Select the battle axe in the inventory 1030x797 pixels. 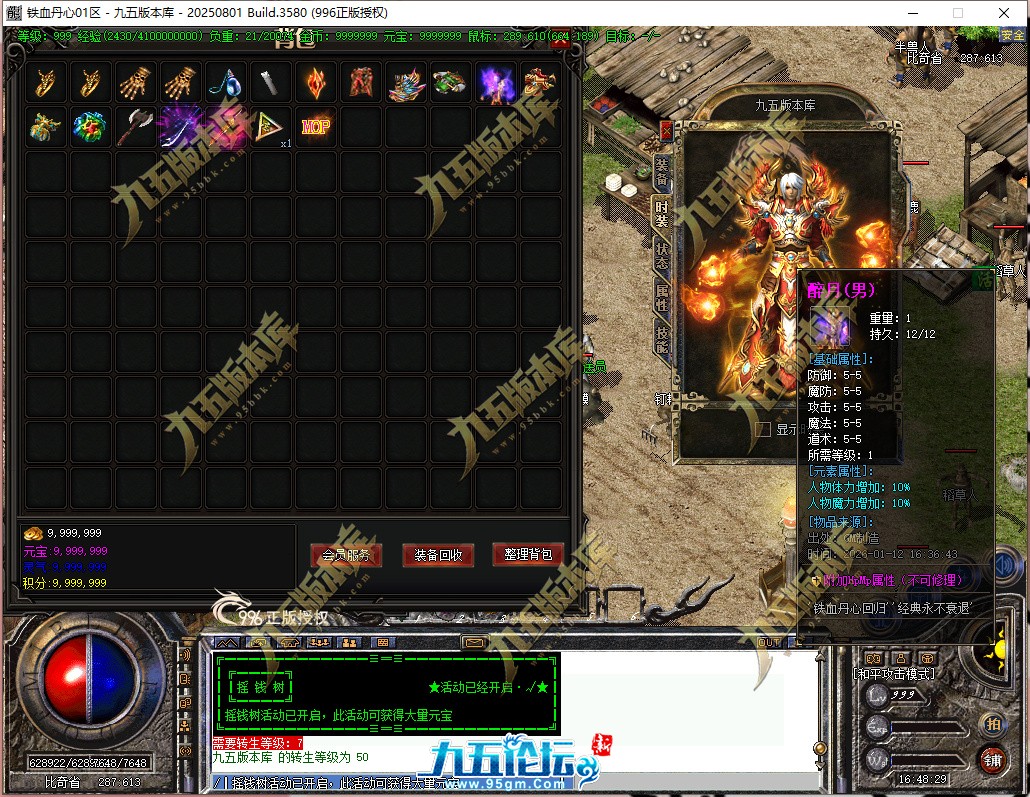point(137,127)
